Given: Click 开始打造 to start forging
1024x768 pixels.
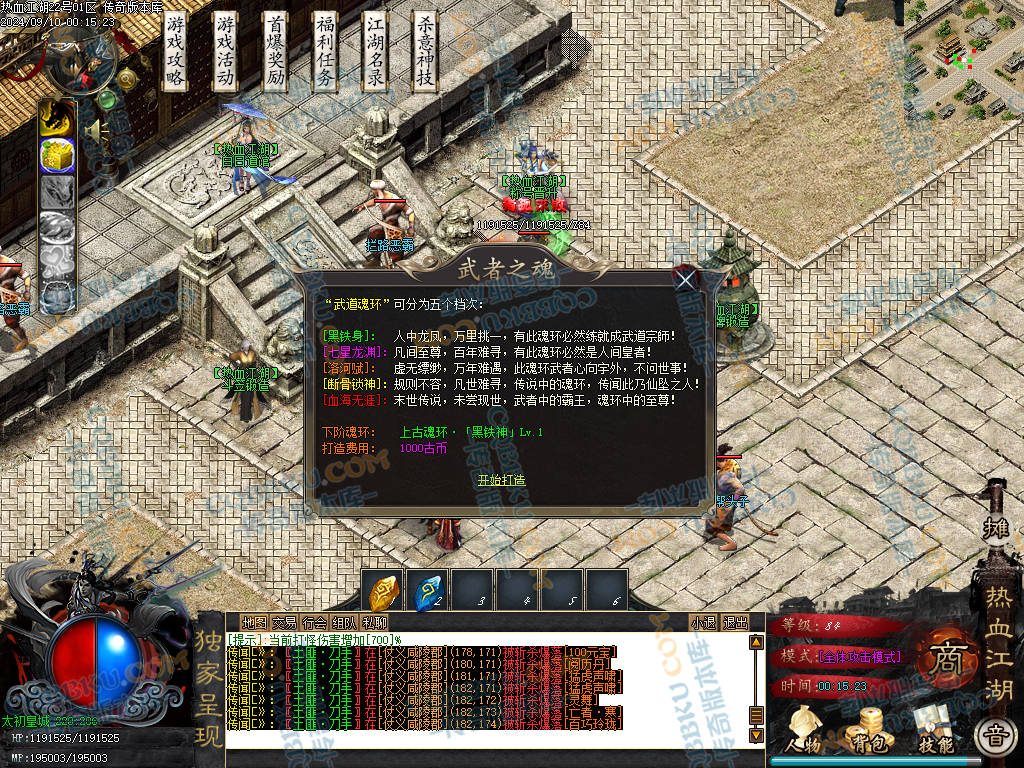Looking at the screenshot, I should [501, 480].
